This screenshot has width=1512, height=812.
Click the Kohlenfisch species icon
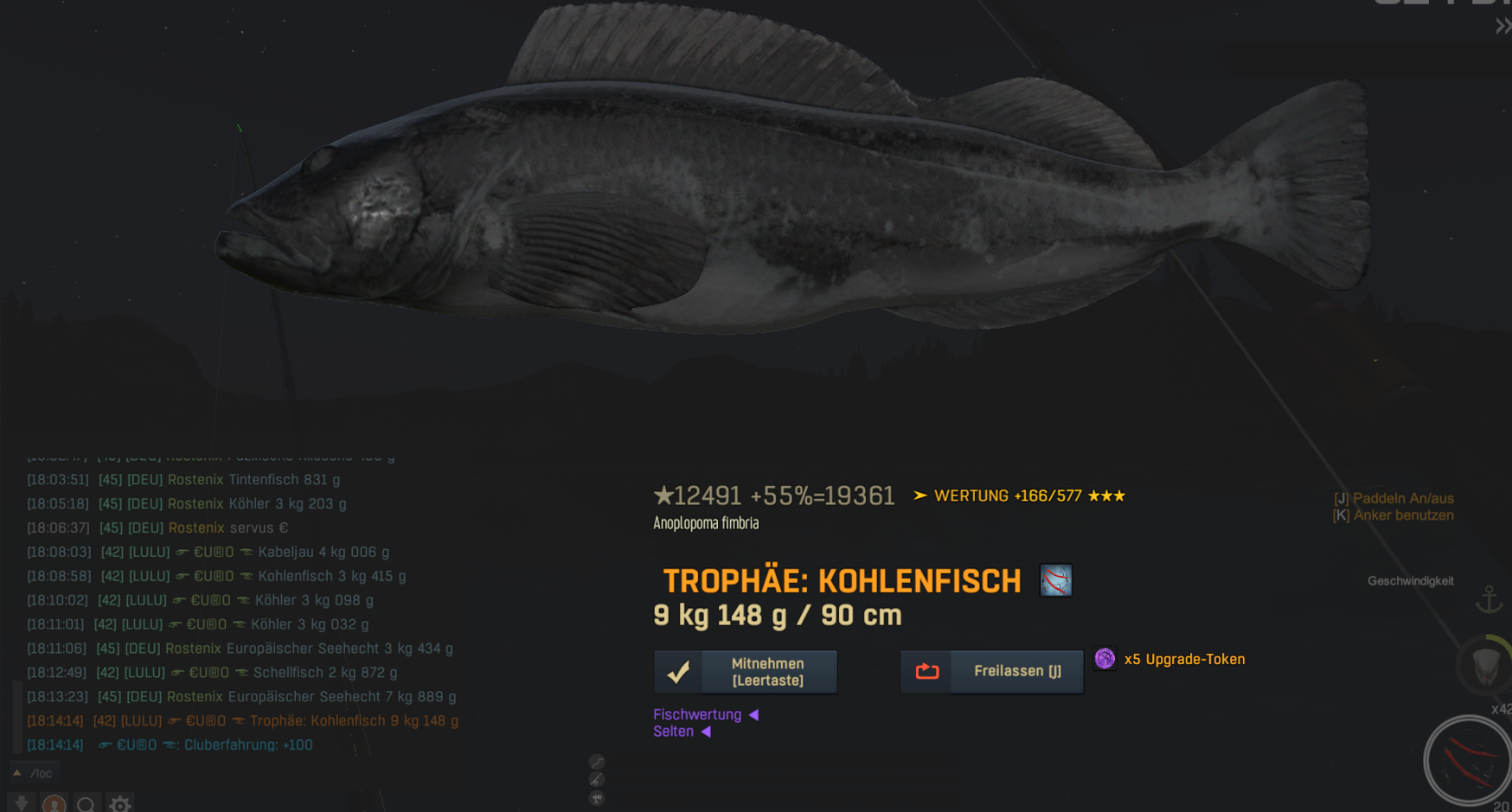[1055, 580]
